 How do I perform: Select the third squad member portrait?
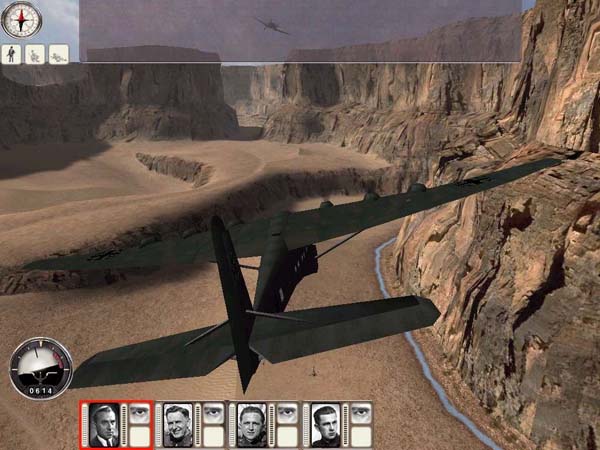coord(251,424)
